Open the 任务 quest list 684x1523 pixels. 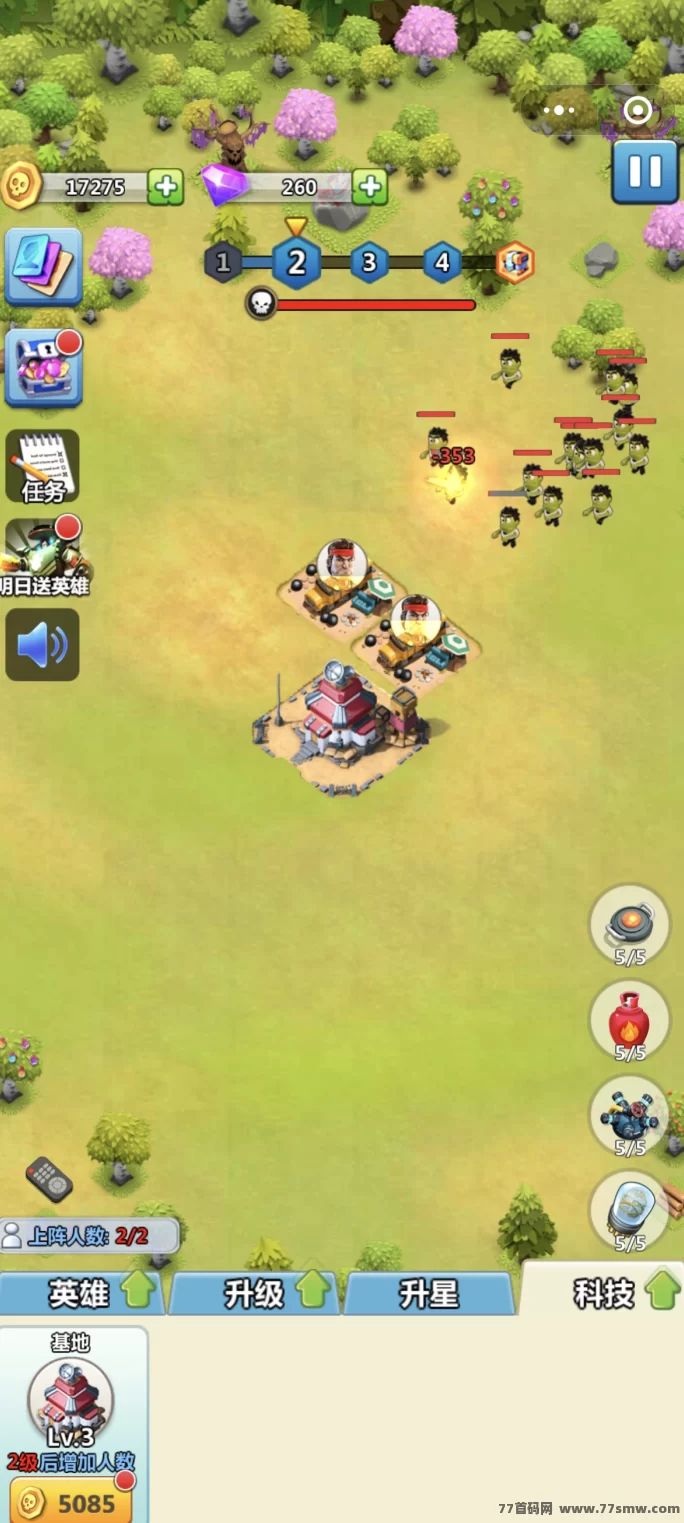(43, 467)
